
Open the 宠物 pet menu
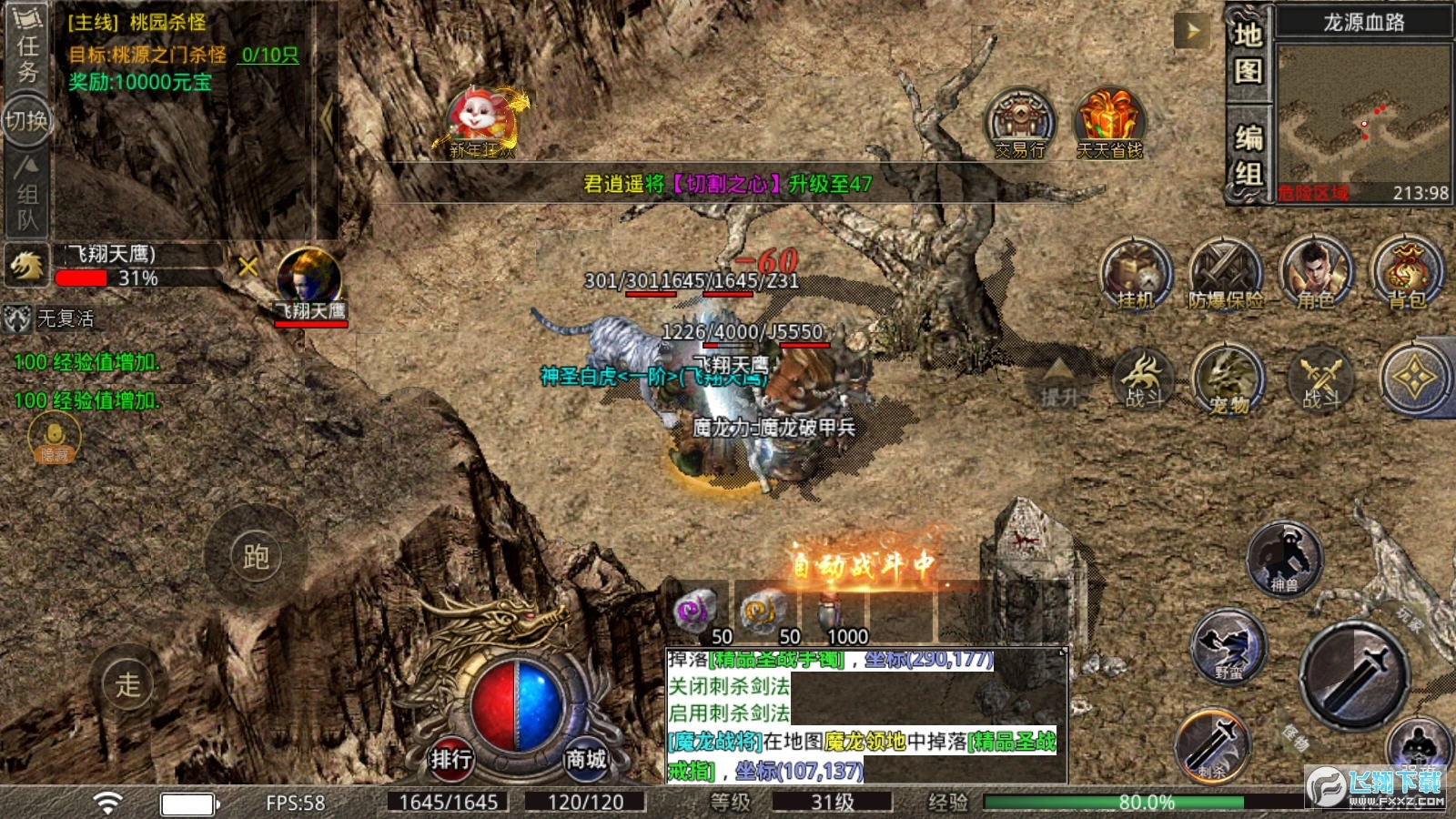click(x=1229, y=379)
